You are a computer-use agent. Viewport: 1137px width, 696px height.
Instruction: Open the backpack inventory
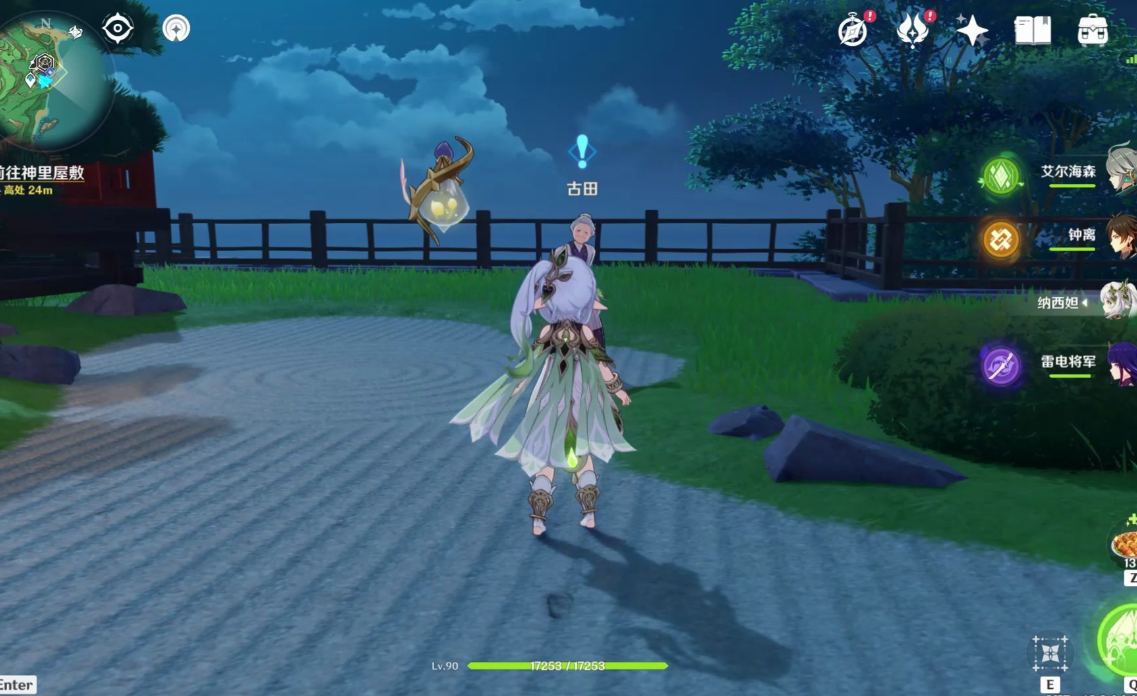(1093, 30)
